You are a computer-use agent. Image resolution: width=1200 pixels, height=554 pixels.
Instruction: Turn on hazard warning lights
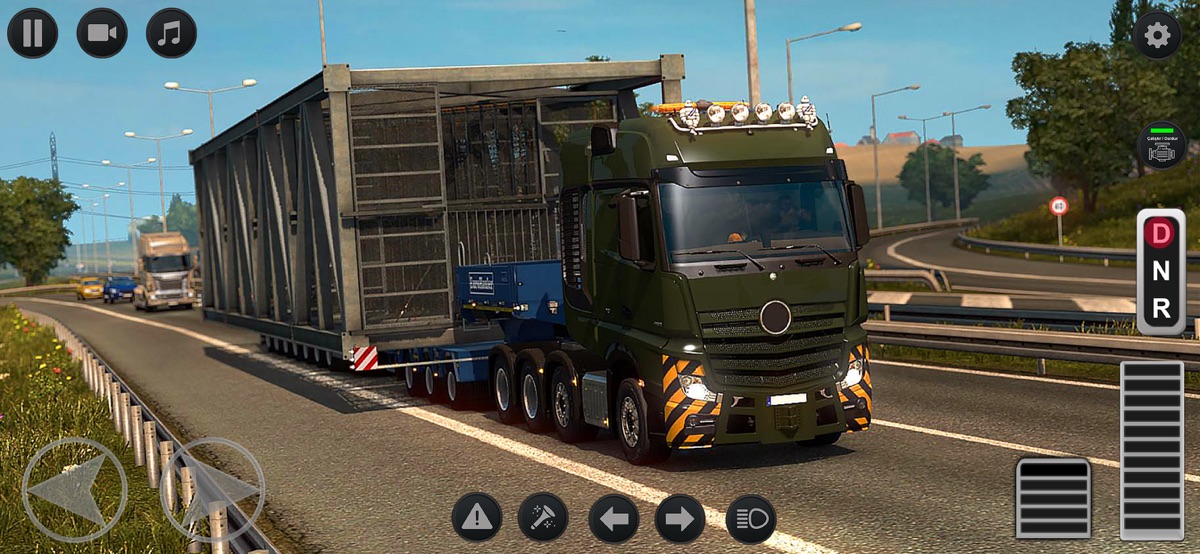(x=477, y=518)
